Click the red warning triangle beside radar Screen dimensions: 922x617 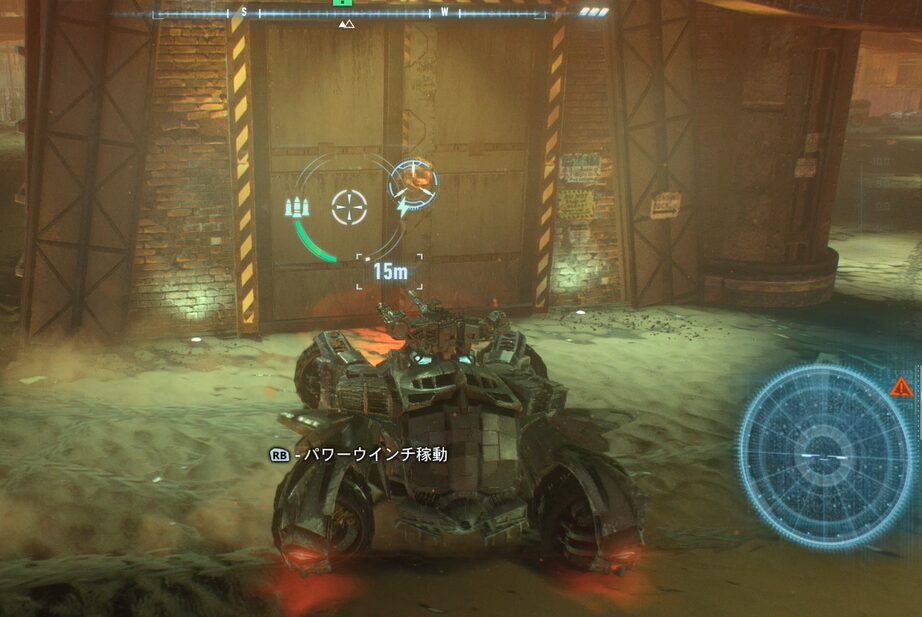tap(898, 387)
